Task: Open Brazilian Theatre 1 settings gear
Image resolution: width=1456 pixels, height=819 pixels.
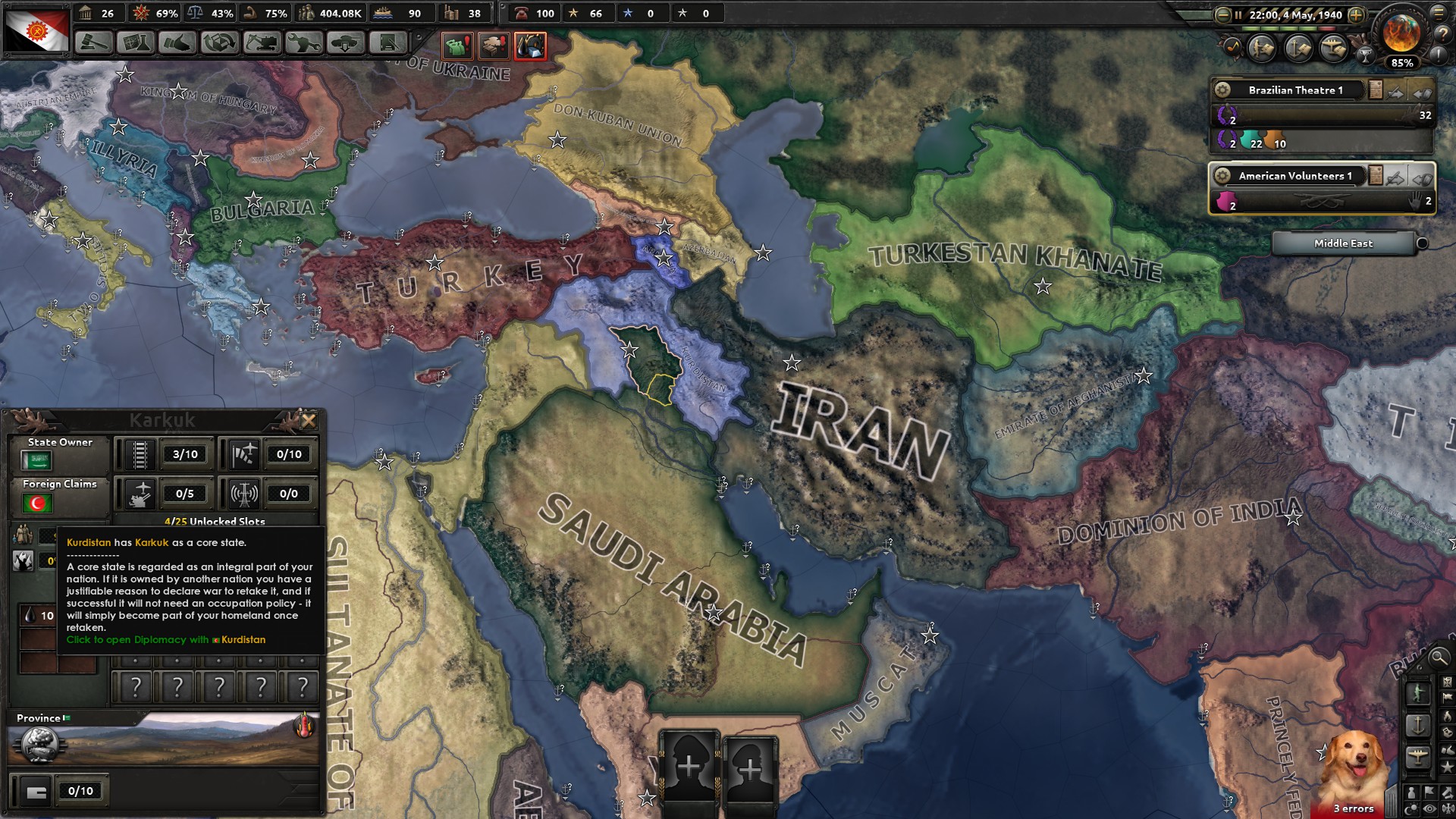Action: pyautogui.click(x=1223, y=89)
